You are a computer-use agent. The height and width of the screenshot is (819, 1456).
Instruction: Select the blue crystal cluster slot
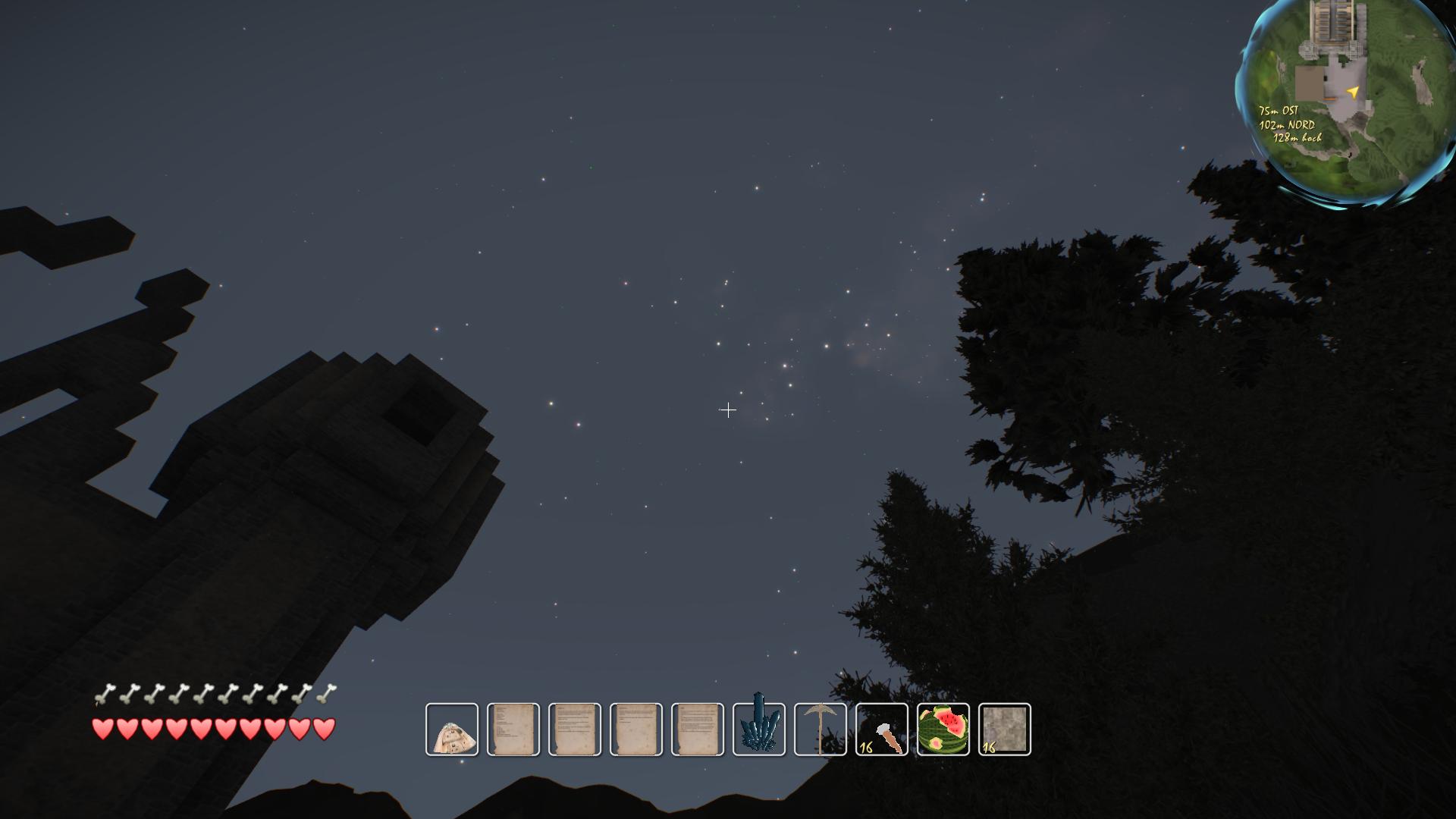[x=759, y=730]
